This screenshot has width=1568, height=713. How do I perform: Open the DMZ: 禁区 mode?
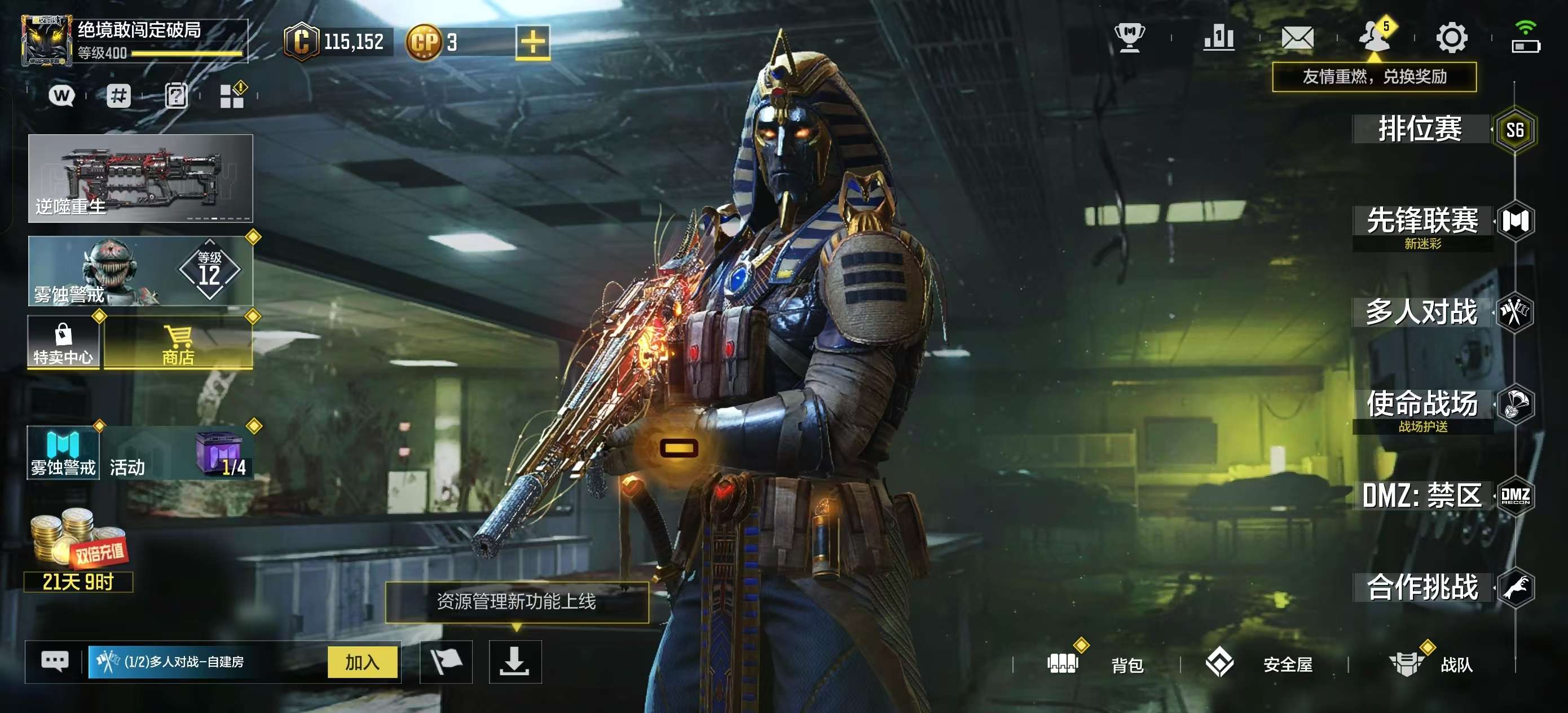(x=1422, y=496)
